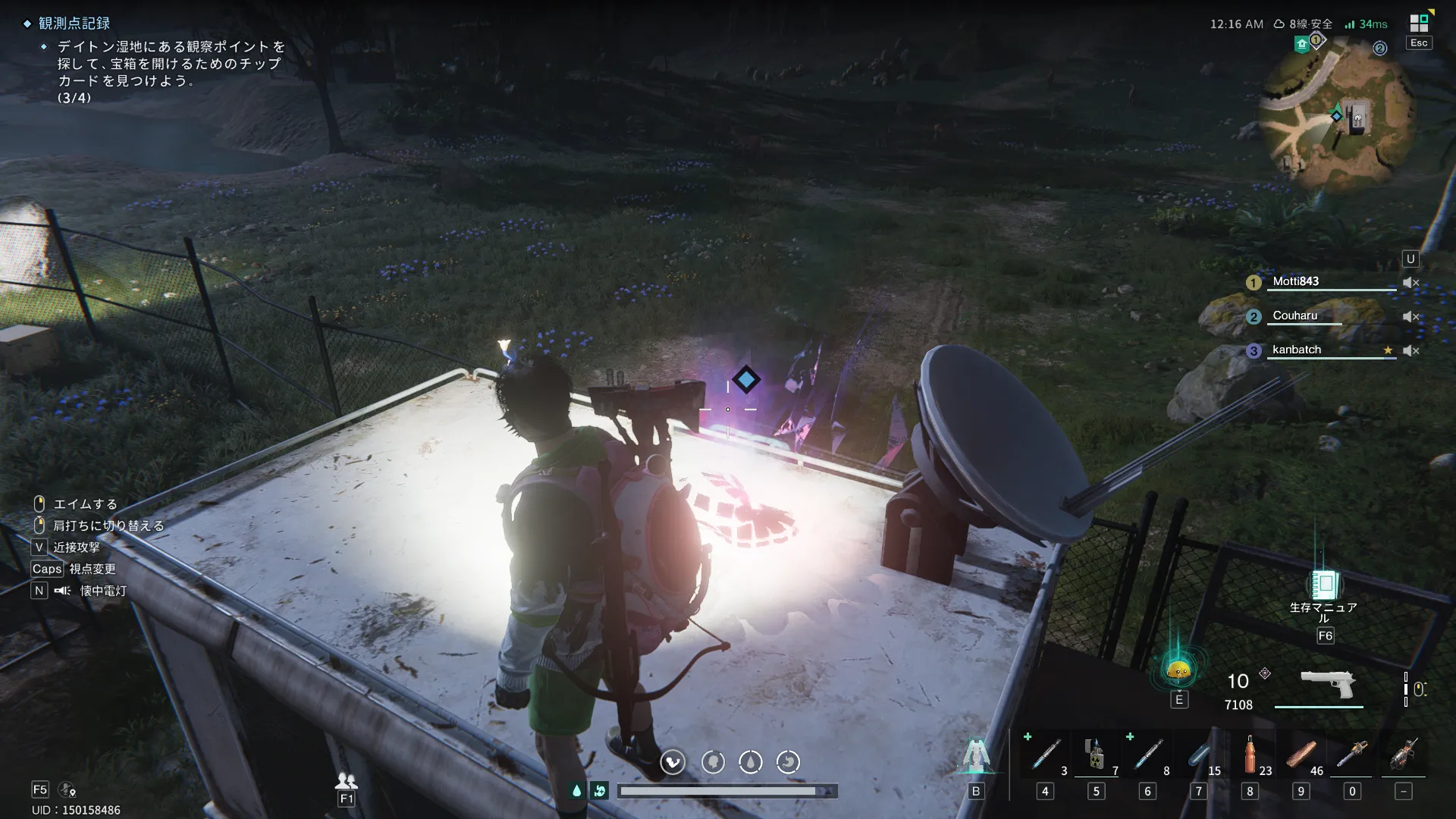Select the blue capsule pill slot
The width and height of the screenshot is (1456, 819).
coord(1199,755)
